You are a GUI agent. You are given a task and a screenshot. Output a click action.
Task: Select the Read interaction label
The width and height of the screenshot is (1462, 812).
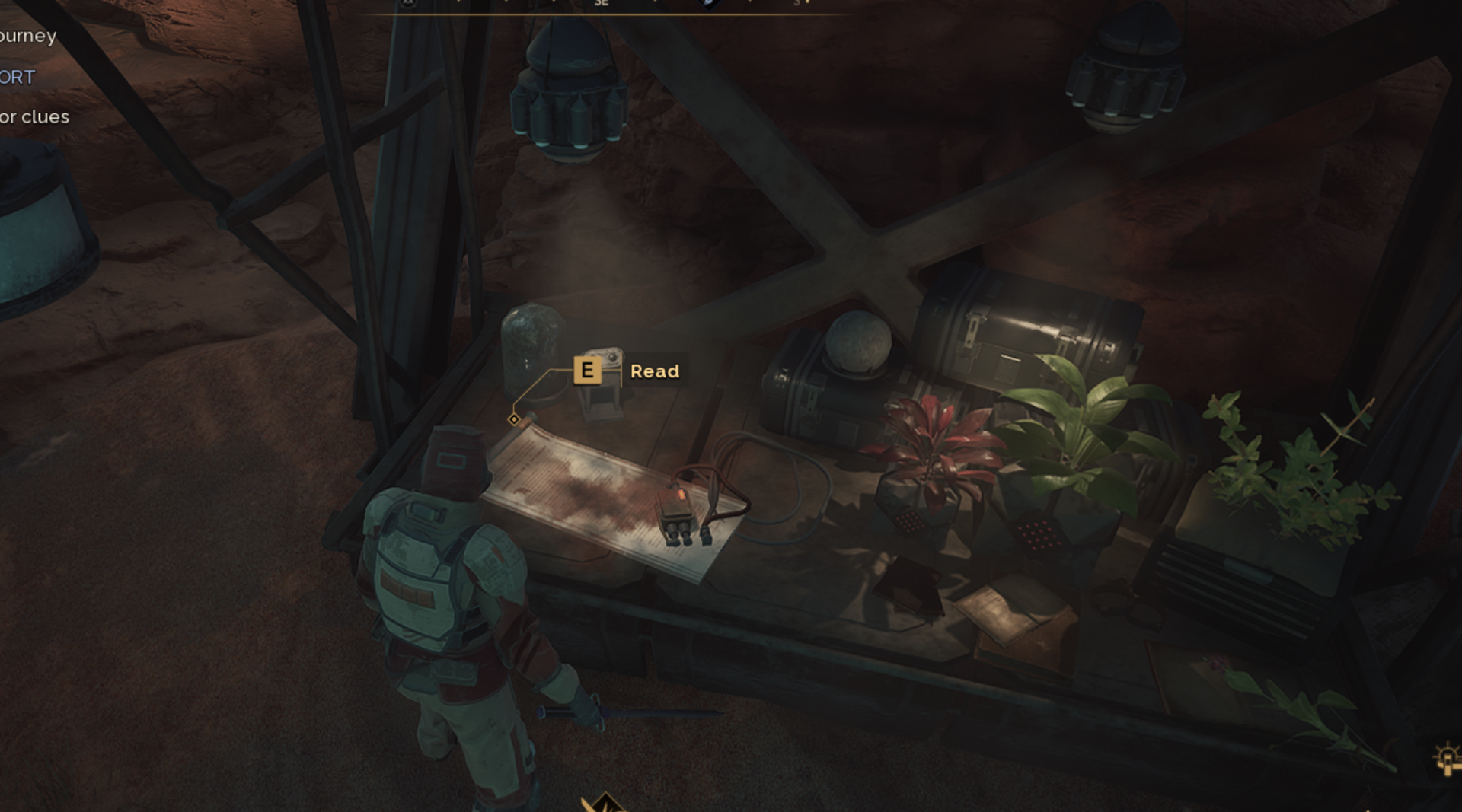tap(654, 371)
